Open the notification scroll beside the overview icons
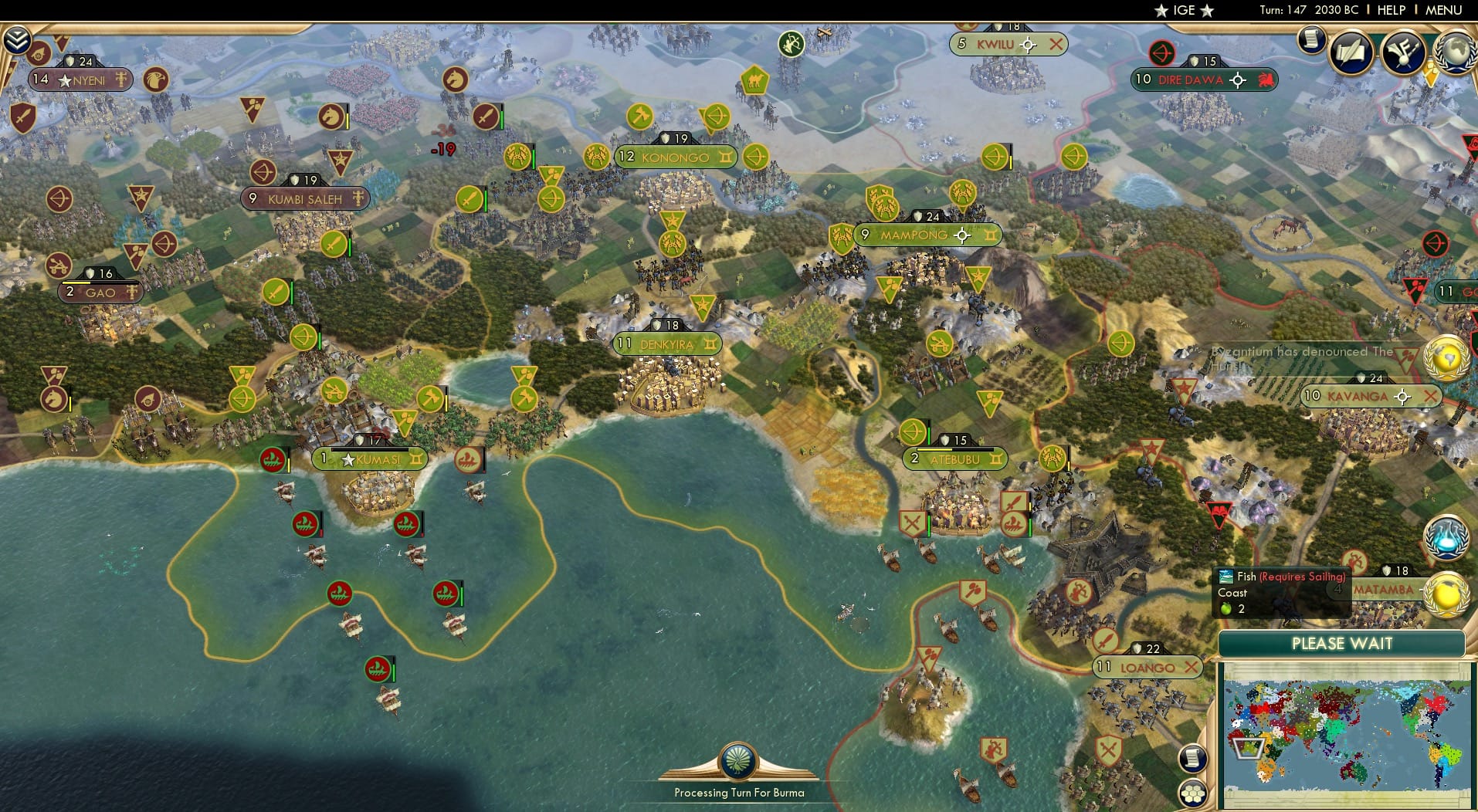1478x812 pixels. tap(1310, 39)
